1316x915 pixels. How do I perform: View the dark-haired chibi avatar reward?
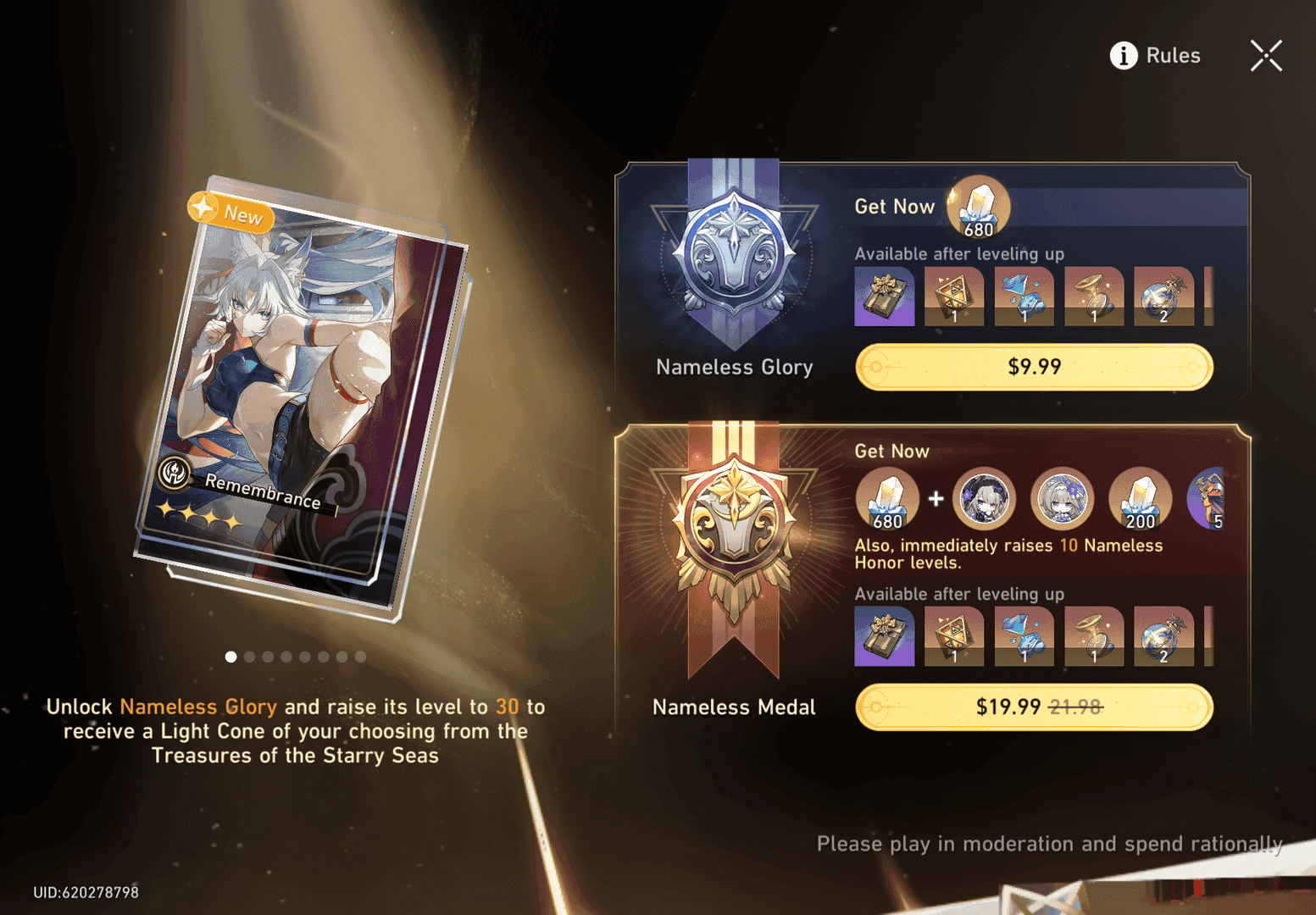[984, 499]
